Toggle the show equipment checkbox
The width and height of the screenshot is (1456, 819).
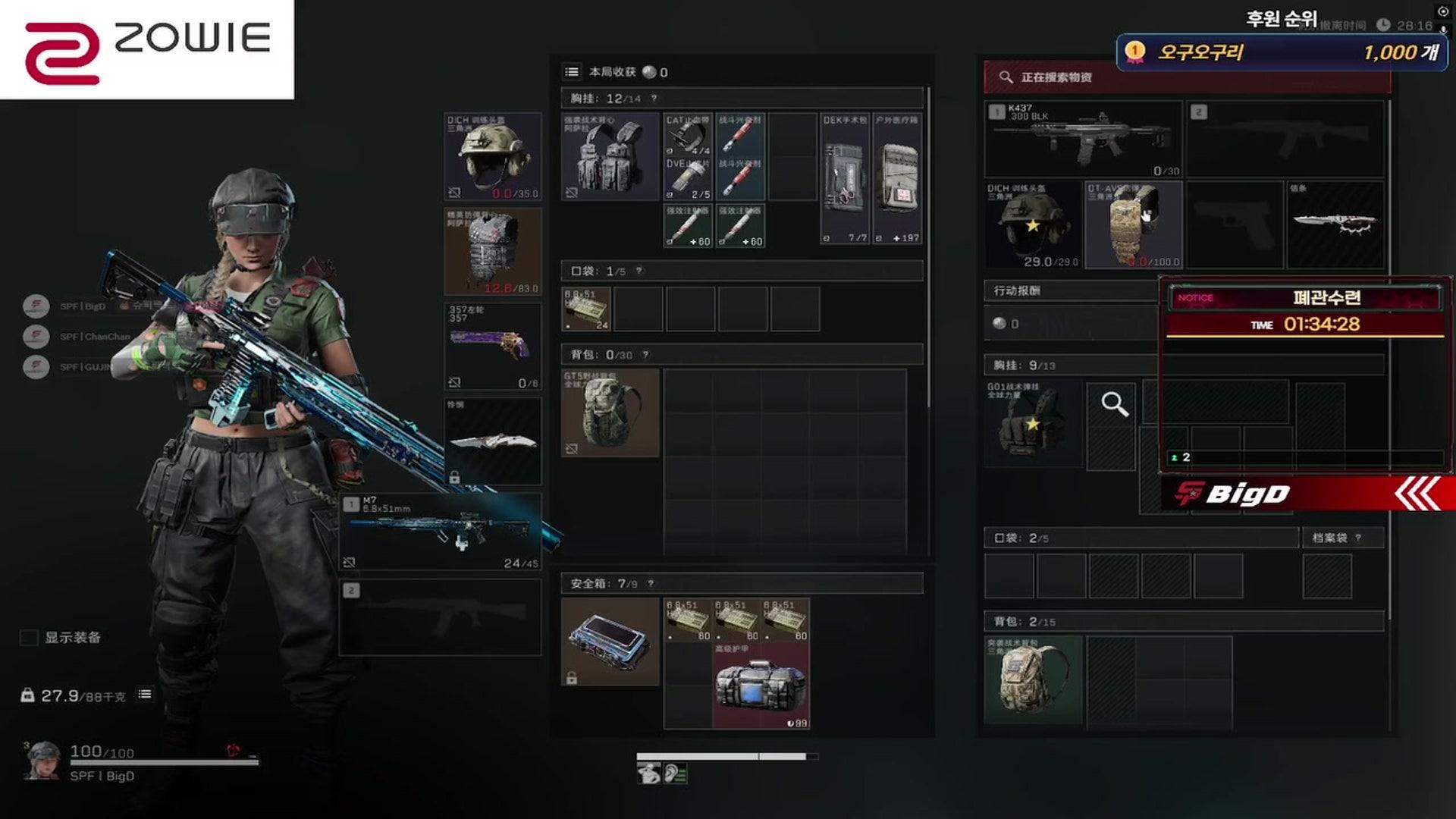29,638
